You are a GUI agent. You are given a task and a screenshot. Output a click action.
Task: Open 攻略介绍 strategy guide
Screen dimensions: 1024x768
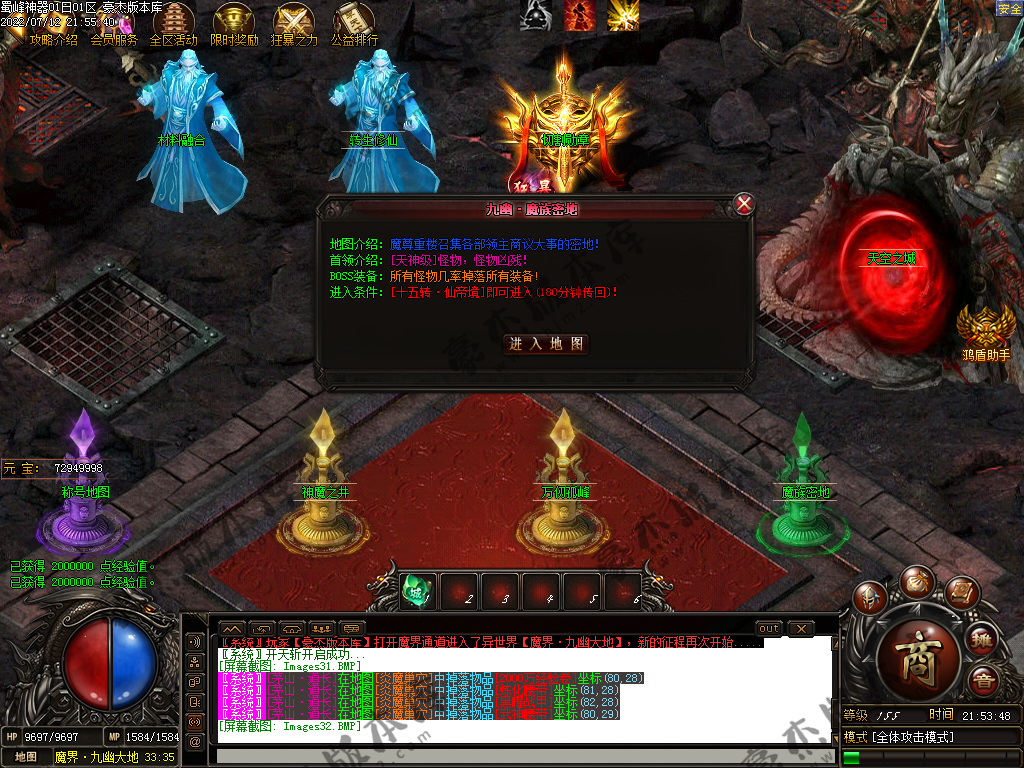point(53,40)
